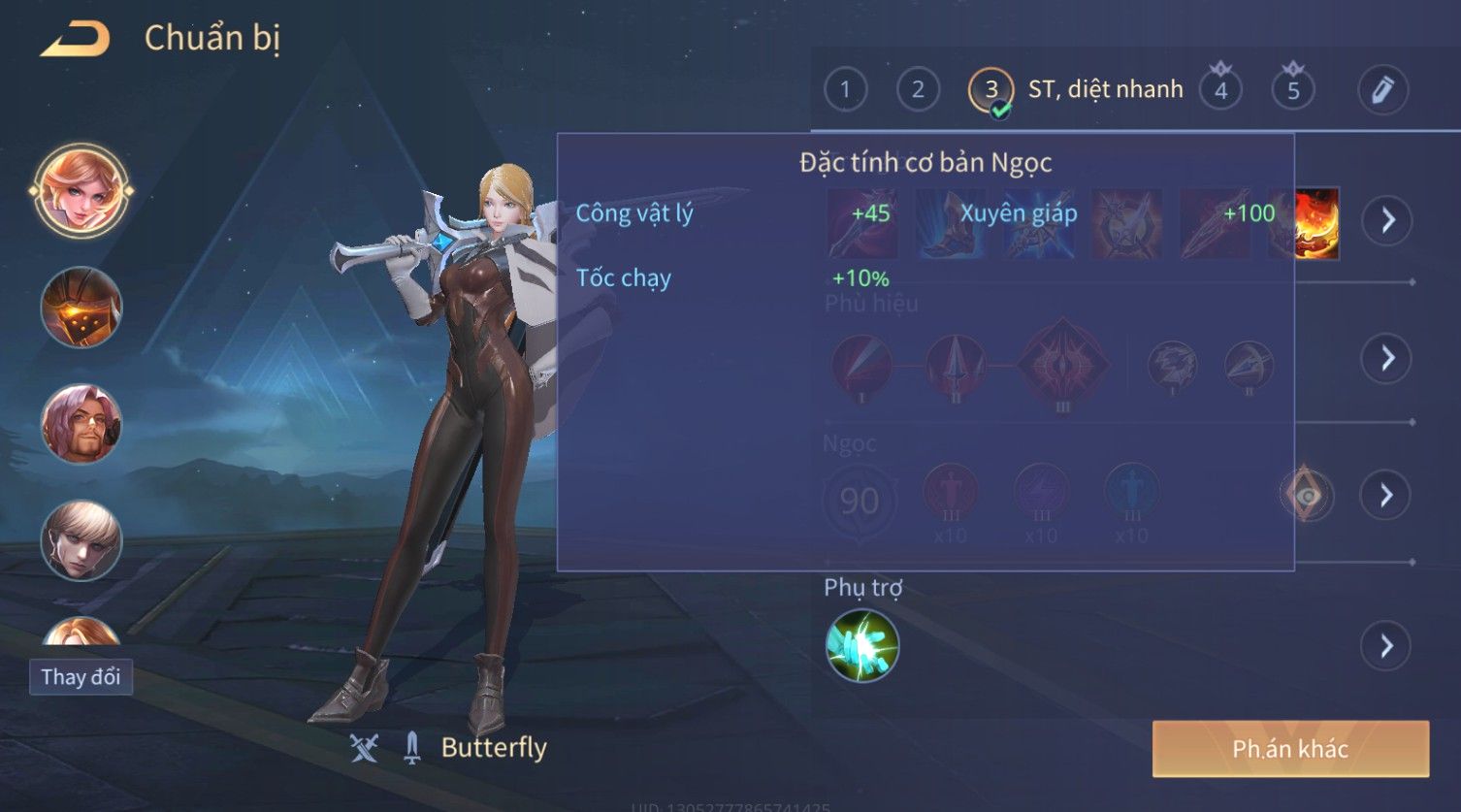Image resolution: width=1461 pixels, height=812 pixels.
Task: Open the Phù hiệu details arrow
Action: tap(1387, 358)
